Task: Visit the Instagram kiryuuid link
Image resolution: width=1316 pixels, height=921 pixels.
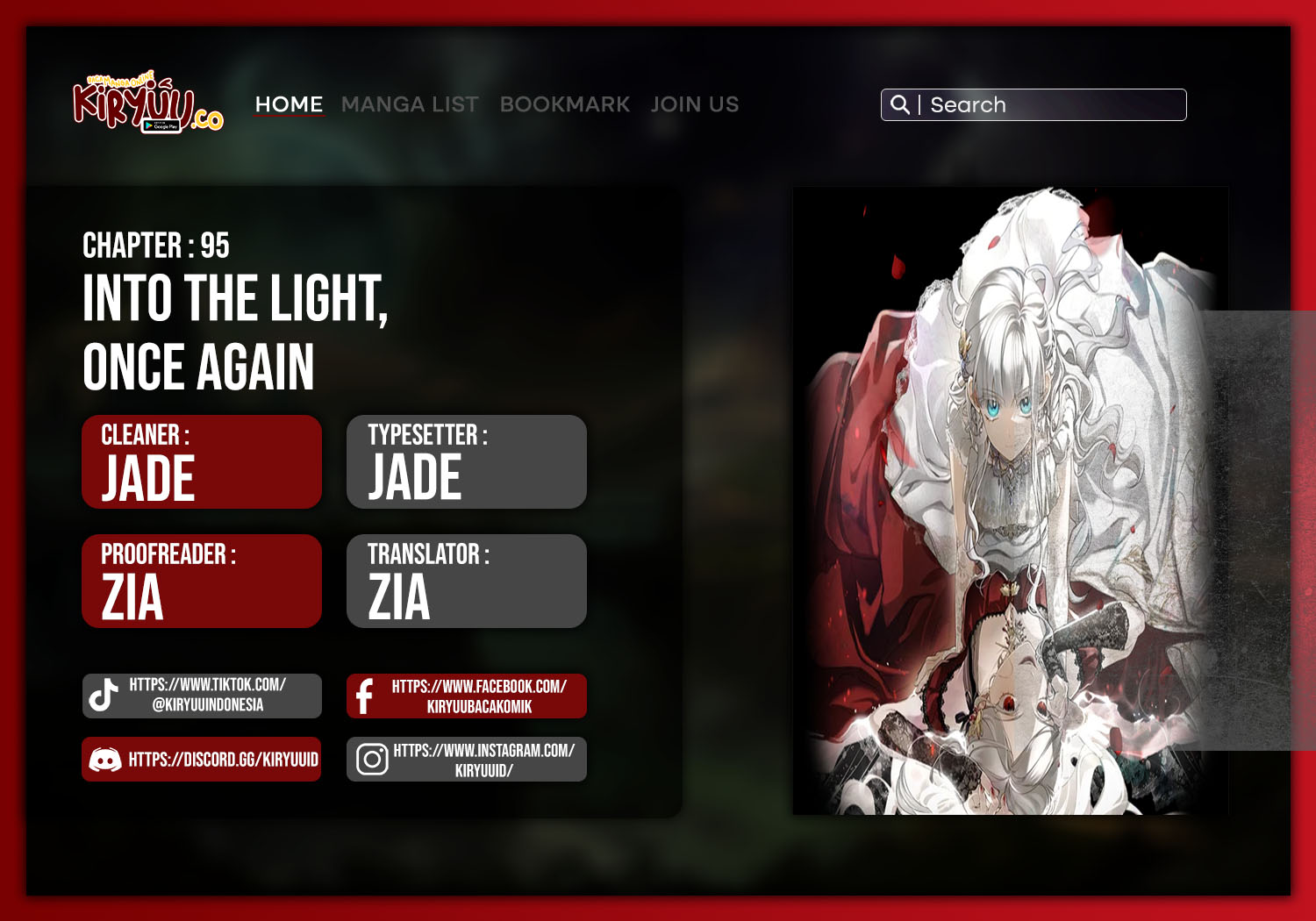Action: tap(467, 760)
